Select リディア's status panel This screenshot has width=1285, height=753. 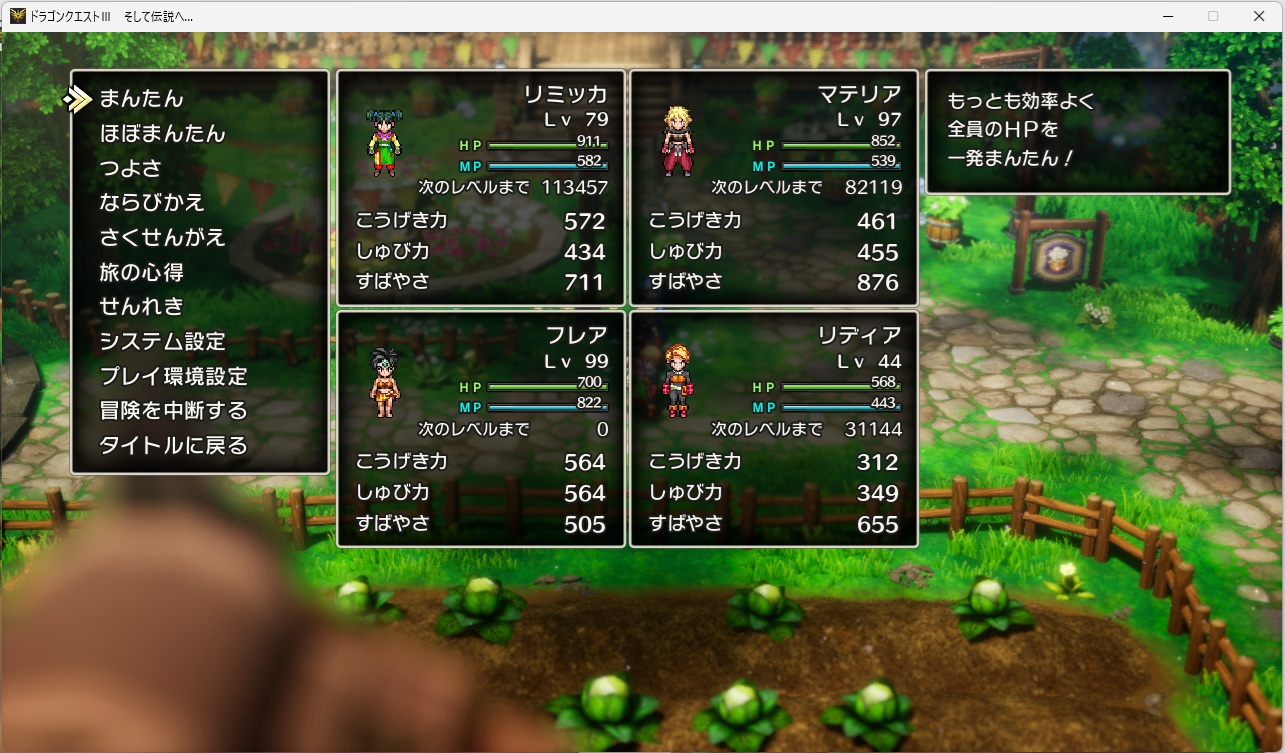(x=773, y=429)
